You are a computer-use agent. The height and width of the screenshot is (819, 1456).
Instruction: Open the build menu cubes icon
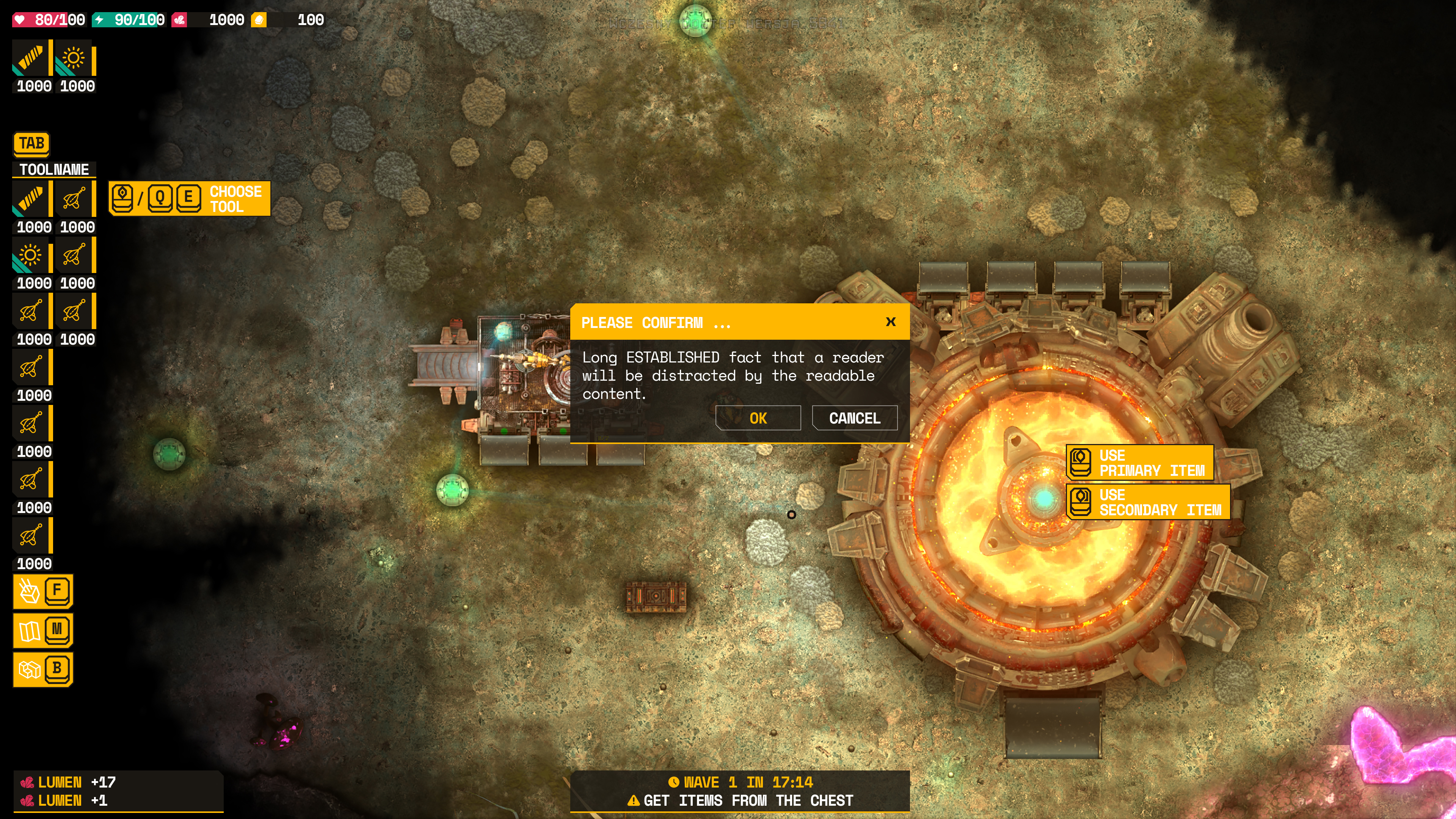pos(30,670)
